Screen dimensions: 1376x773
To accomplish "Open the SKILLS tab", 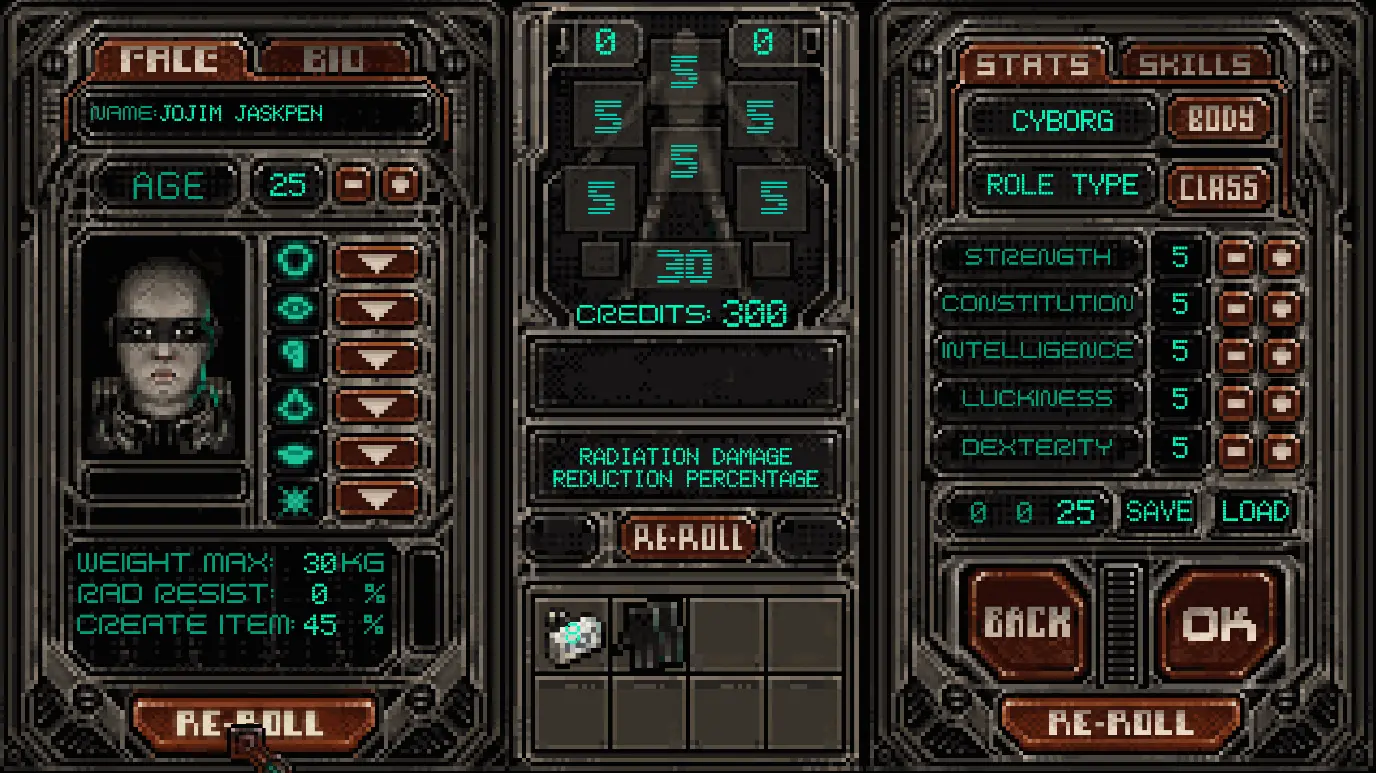I will point(1195,65).
